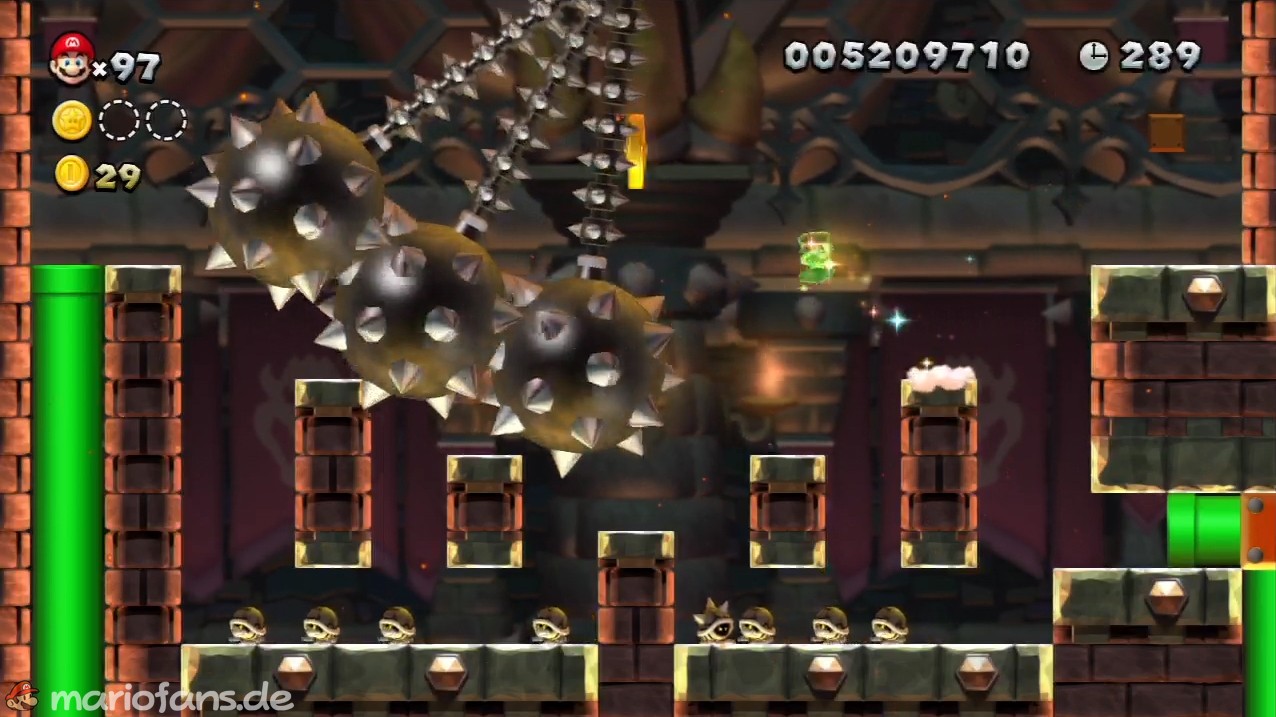Click the clock timer icon
Image resolution: width=1276 pixels, height=717 pixels.
pyautogui.click(x=1093, y=56)
